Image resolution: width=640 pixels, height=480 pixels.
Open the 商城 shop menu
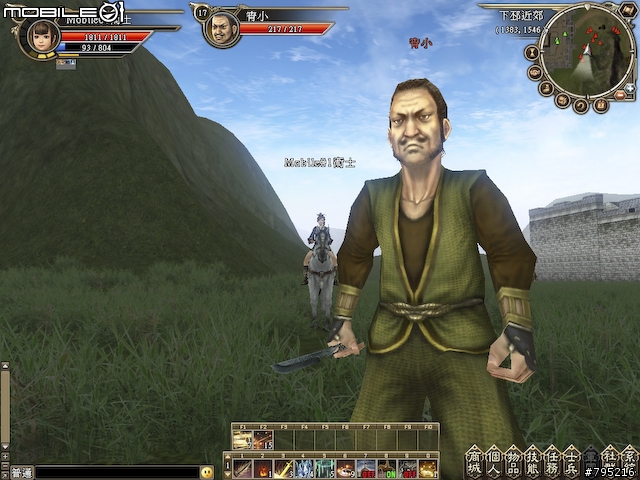click(x=474, y=460)
